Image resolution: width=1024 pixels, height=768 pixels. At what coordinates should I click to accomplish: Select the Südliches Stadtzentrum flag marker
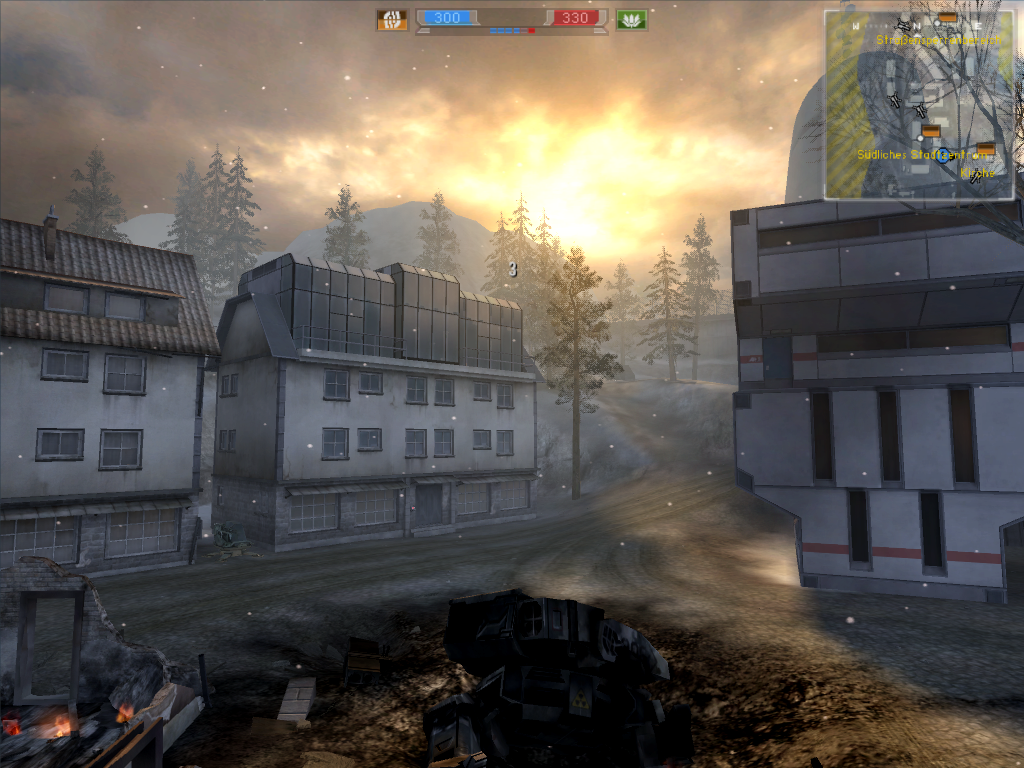point(931,131)
